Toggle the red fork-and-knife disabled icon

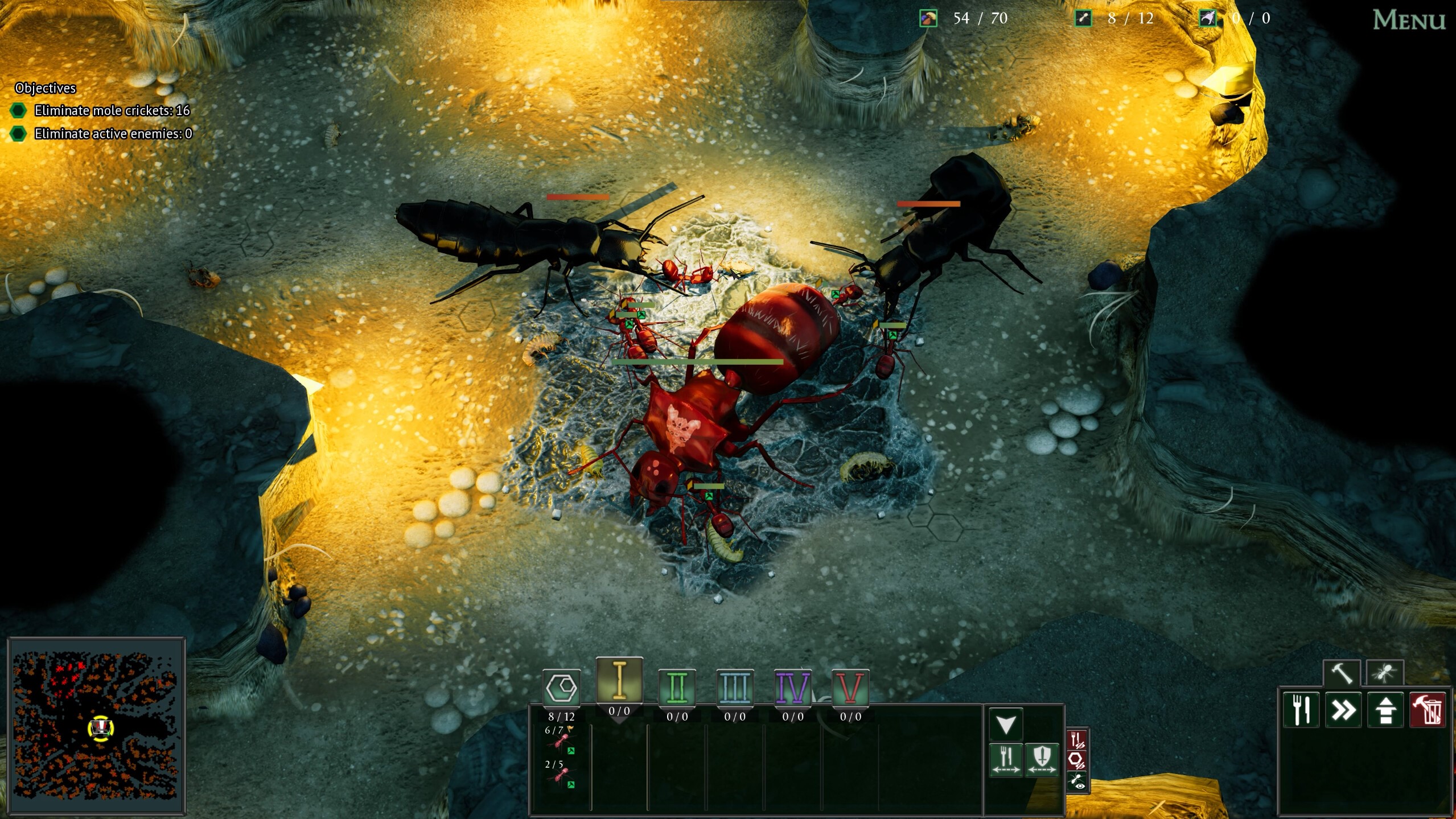click(1077, 740)
